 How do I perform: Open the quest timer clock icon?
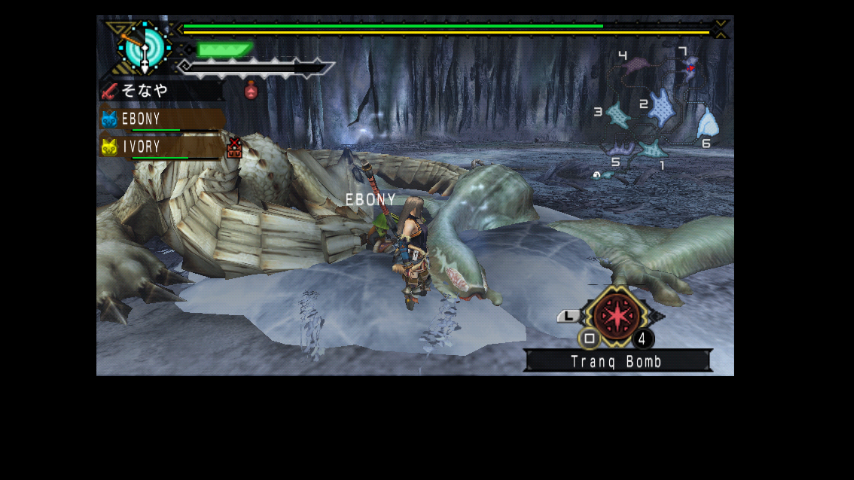coord(144,46)
